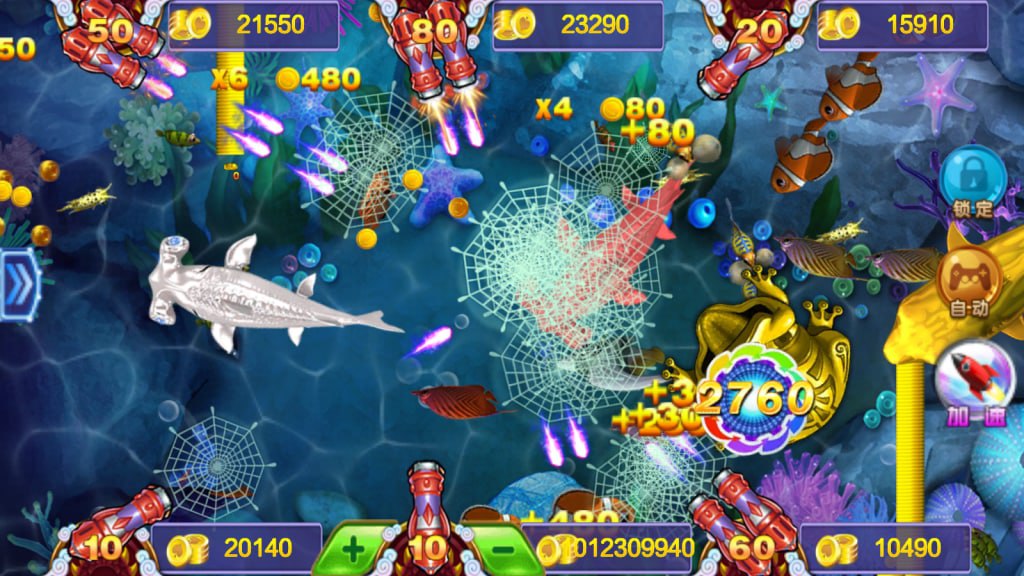The width and height of the screenshot is (1024, 576).
Task: Expand the left side arrow panel
Action: pyautogui.click(x=17, y=283)
